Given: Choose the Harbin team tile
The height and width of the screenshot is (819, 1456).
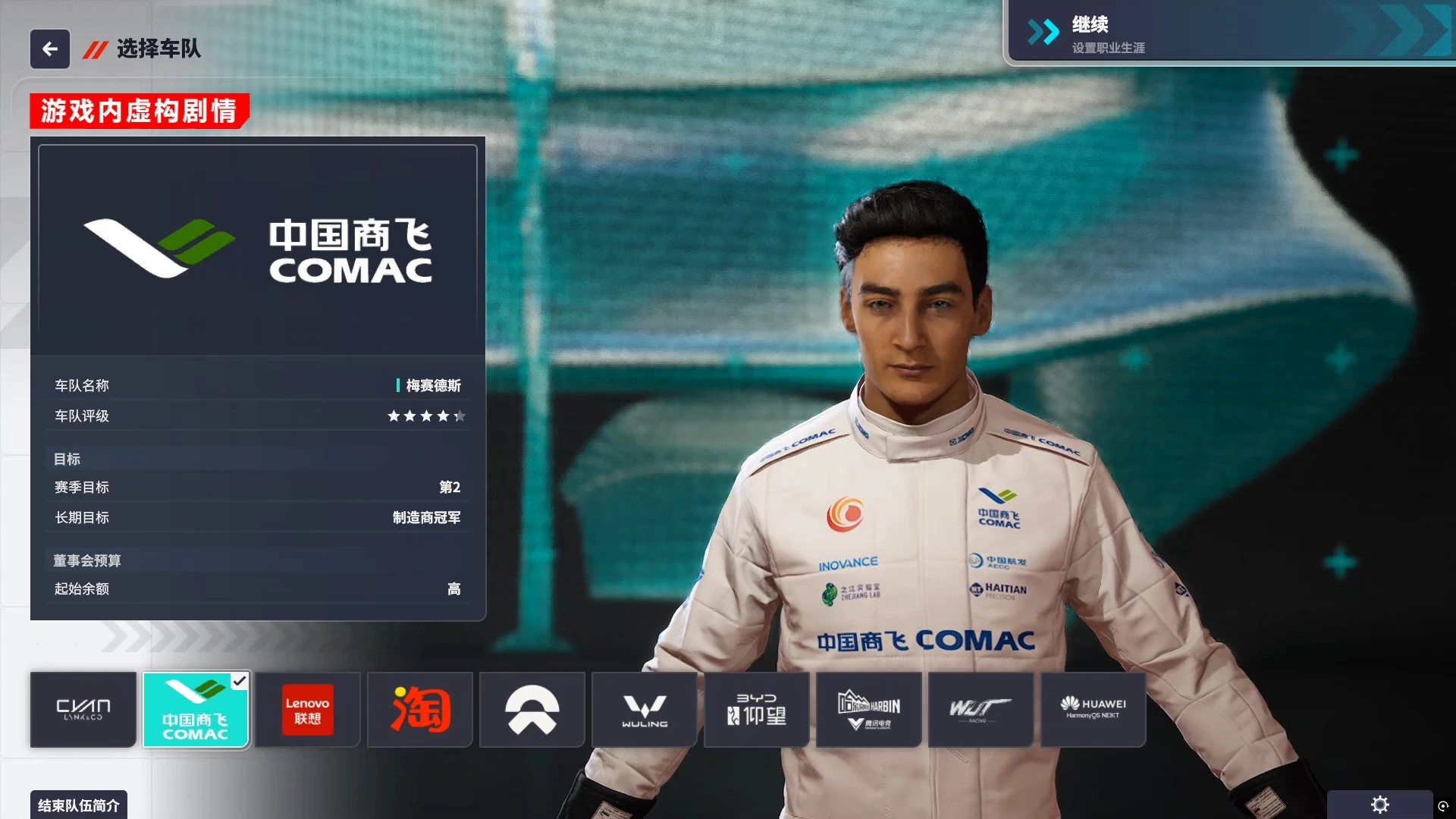Looking at the screenshot, I should [869, 710].
